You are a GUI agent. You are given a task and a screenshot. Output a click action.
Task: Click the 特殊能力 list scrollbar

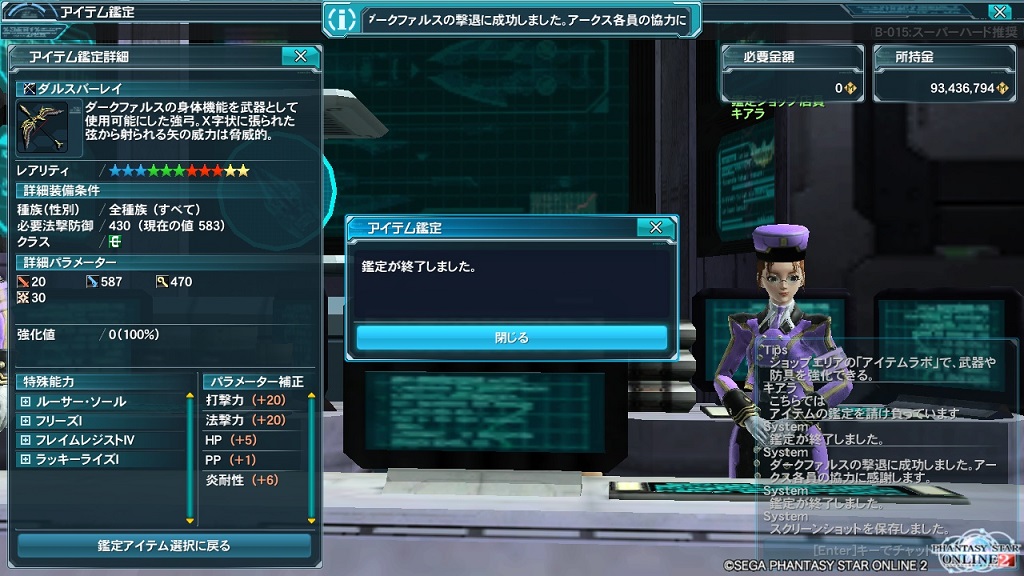coord(190,458)
